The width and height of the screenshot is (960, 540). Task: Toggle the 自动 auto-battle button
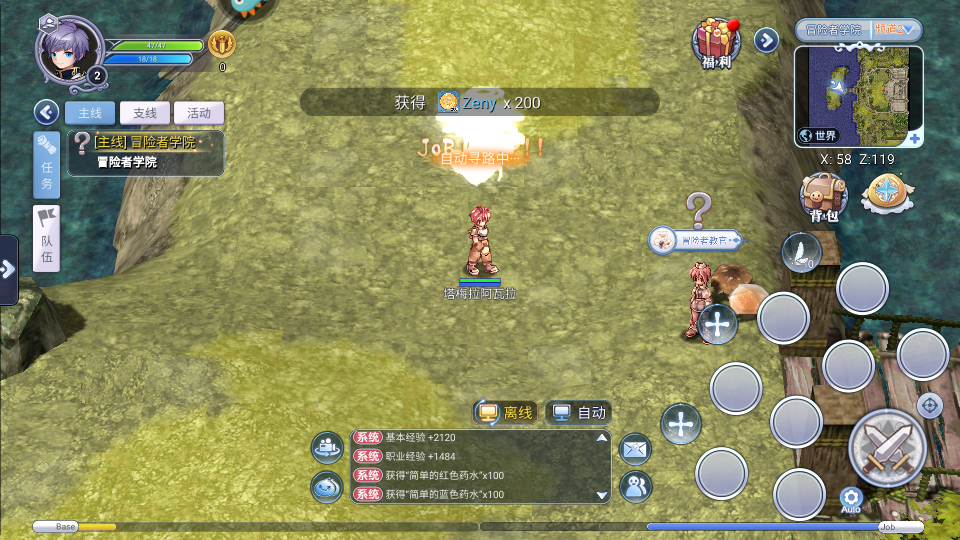click(579, 412)
